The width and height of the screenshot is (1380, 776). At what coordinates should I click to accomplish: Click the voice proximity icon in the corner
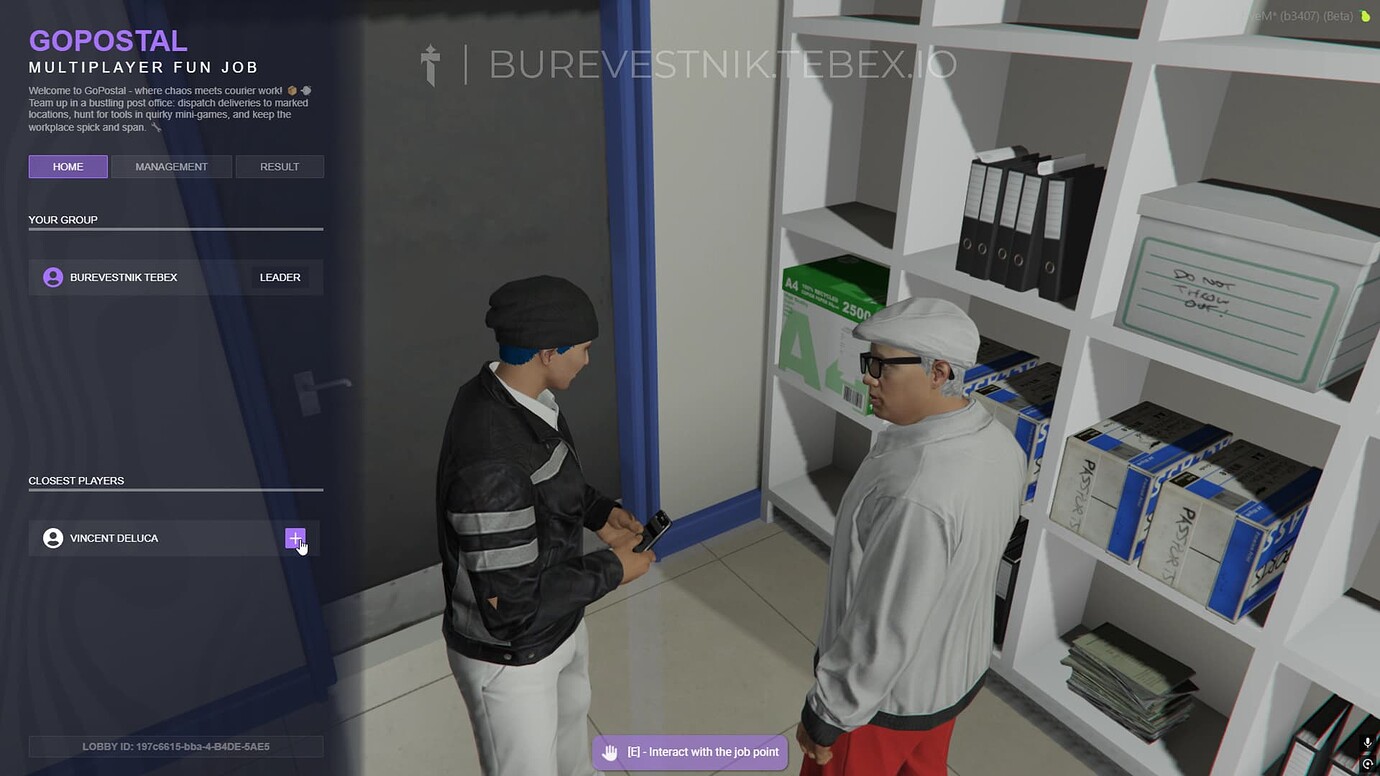point(1367,762)
